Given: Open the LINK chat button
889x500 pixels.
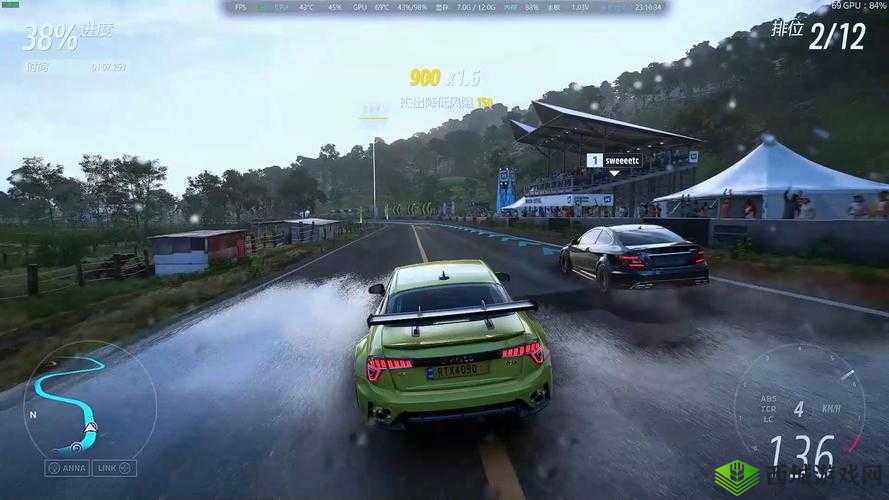Looking at the screenshot, I should [114, 468].
